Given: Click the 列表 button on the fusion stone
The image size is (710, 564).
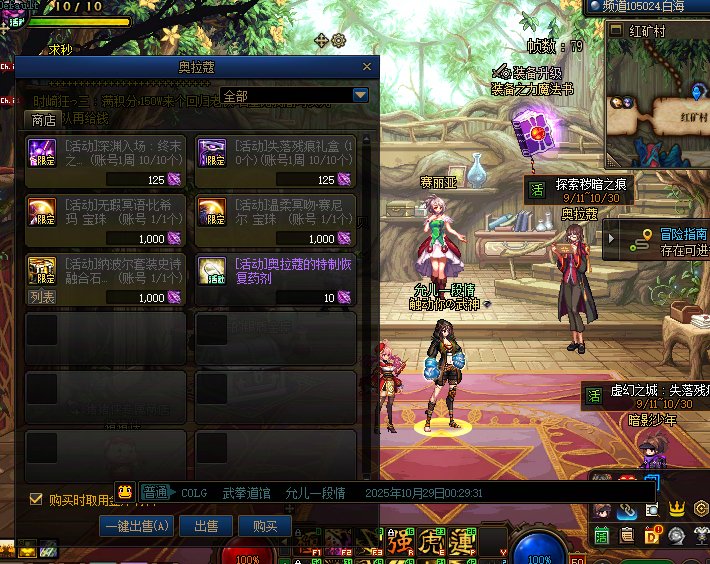Looking at the screenshot, I should pos(42,297).
